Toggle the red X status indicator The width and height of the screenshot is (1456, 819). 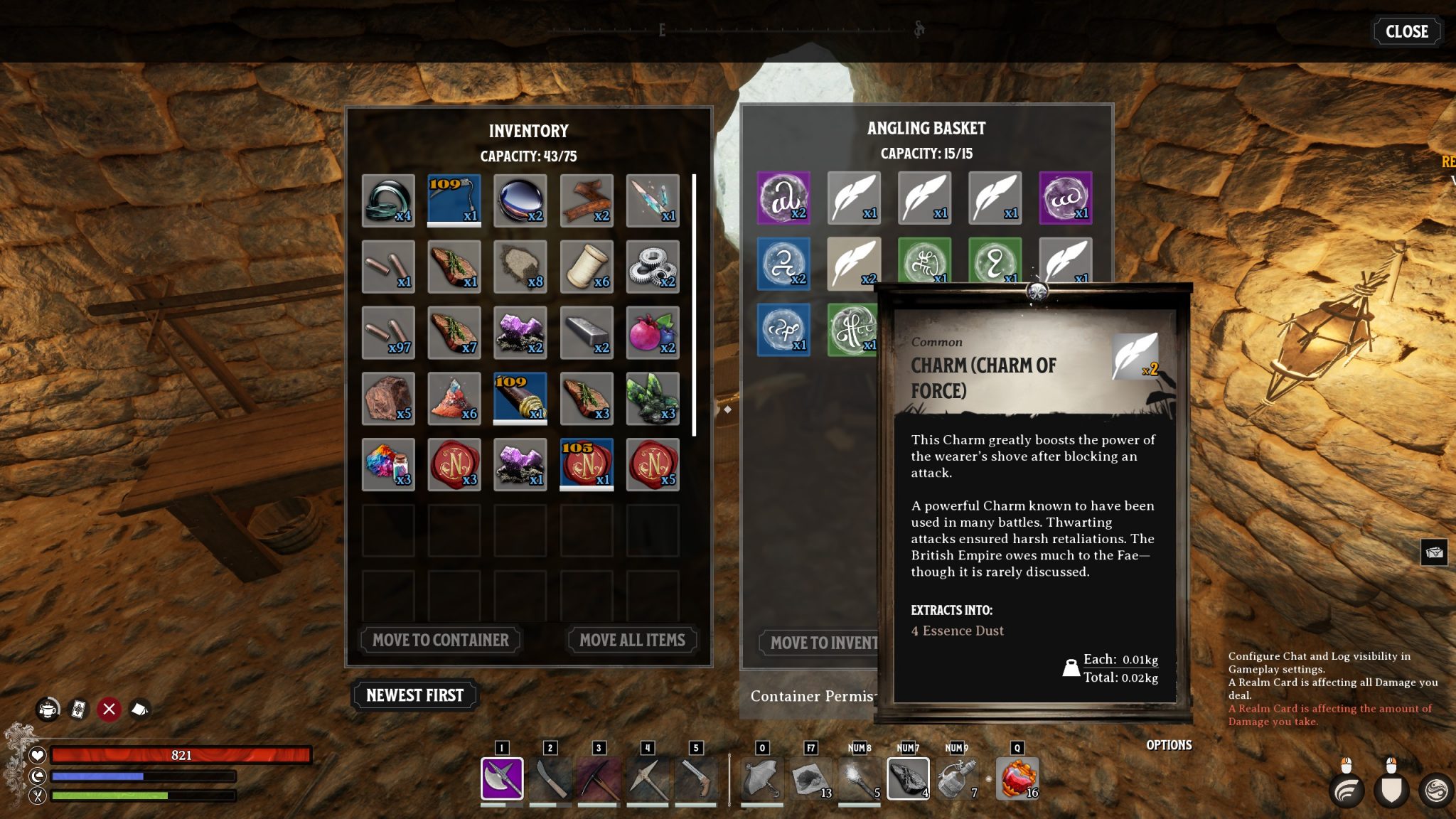(108, 708)
